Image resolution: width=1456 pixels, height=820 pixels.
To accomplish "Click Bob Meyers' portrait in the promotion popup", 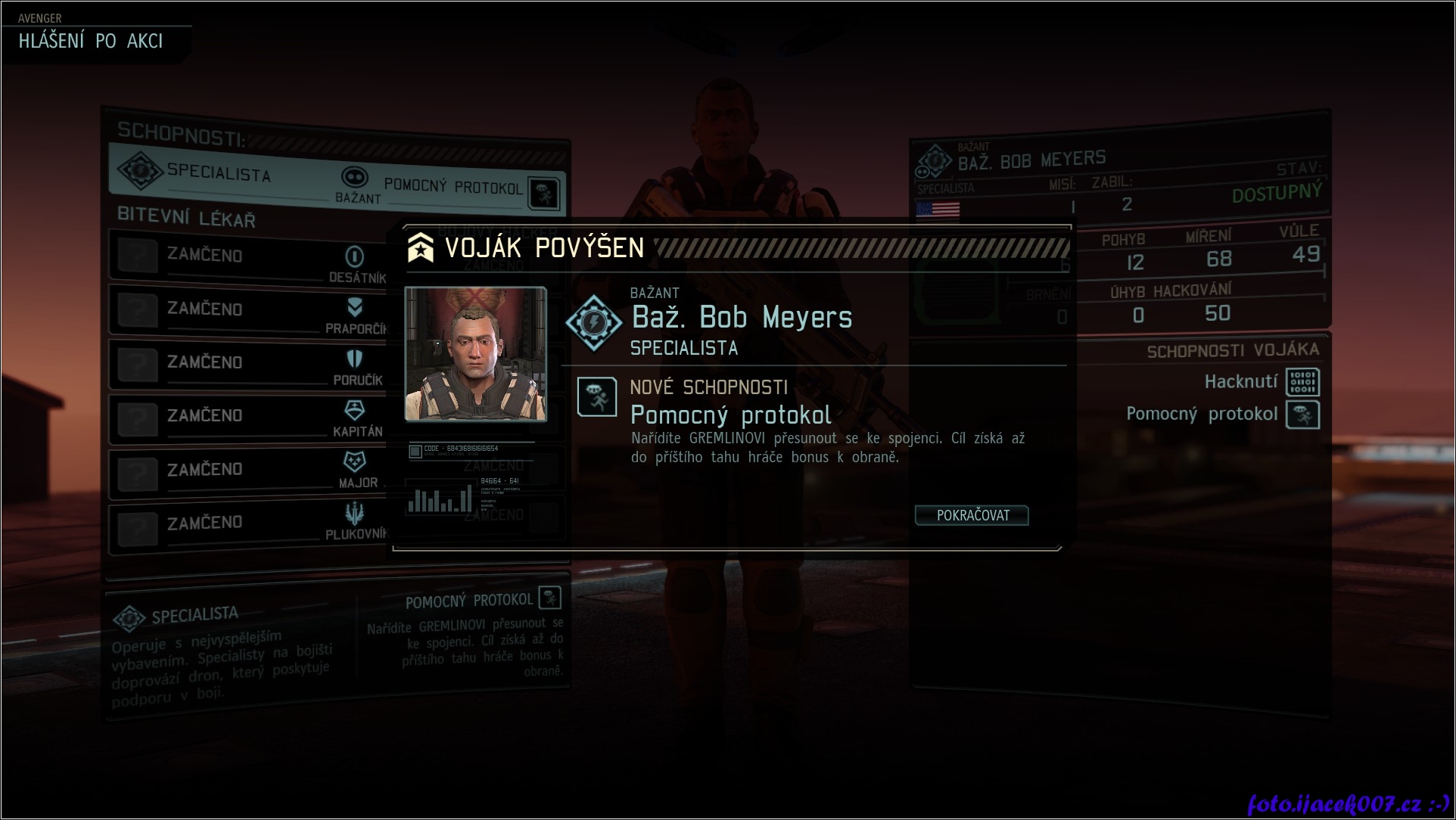I will pyautogui.click(x=475, y=353).
